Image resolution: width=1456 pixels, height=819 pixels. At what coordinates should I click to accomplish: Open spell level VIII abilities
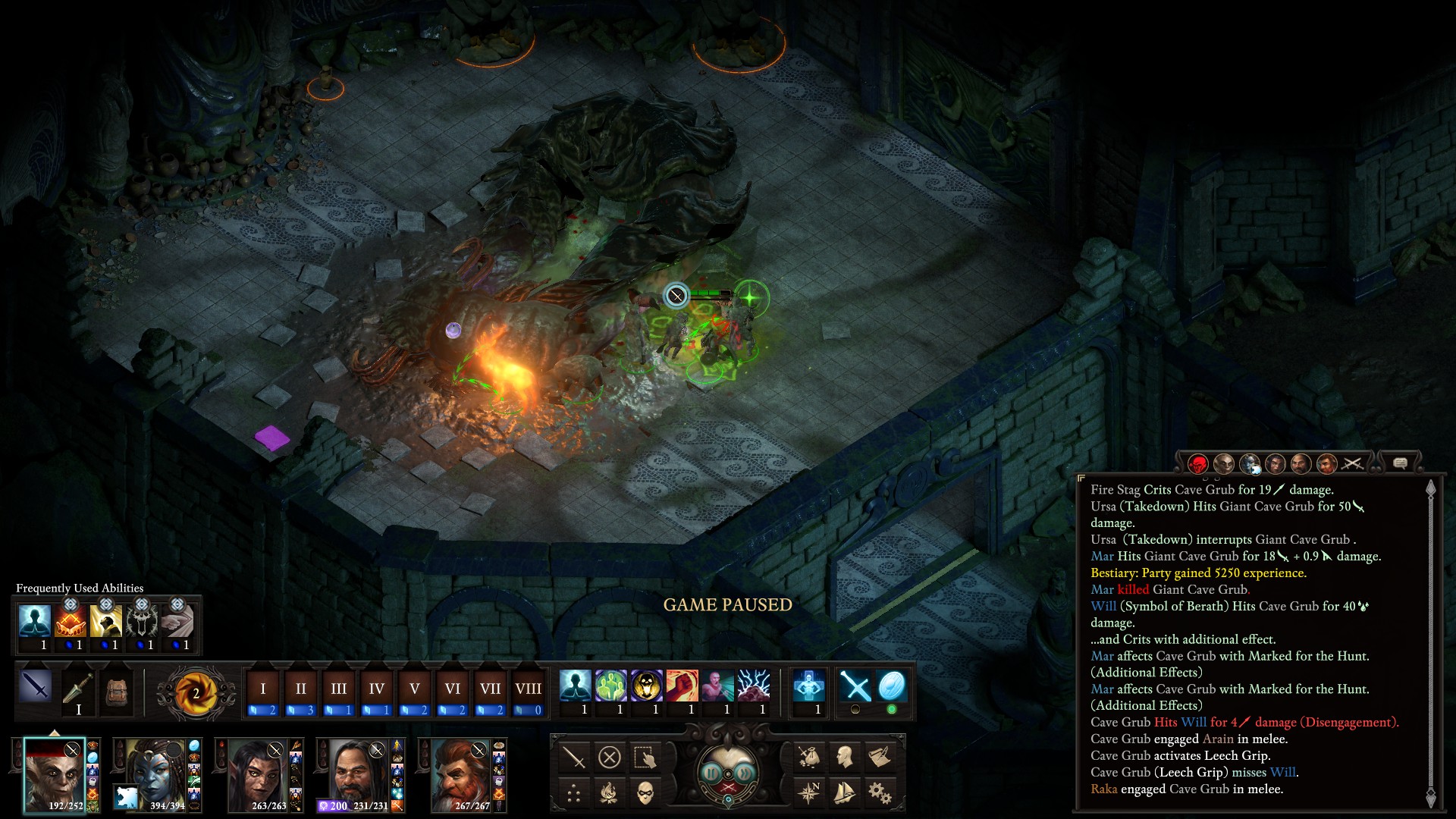(x=528, y=689)
